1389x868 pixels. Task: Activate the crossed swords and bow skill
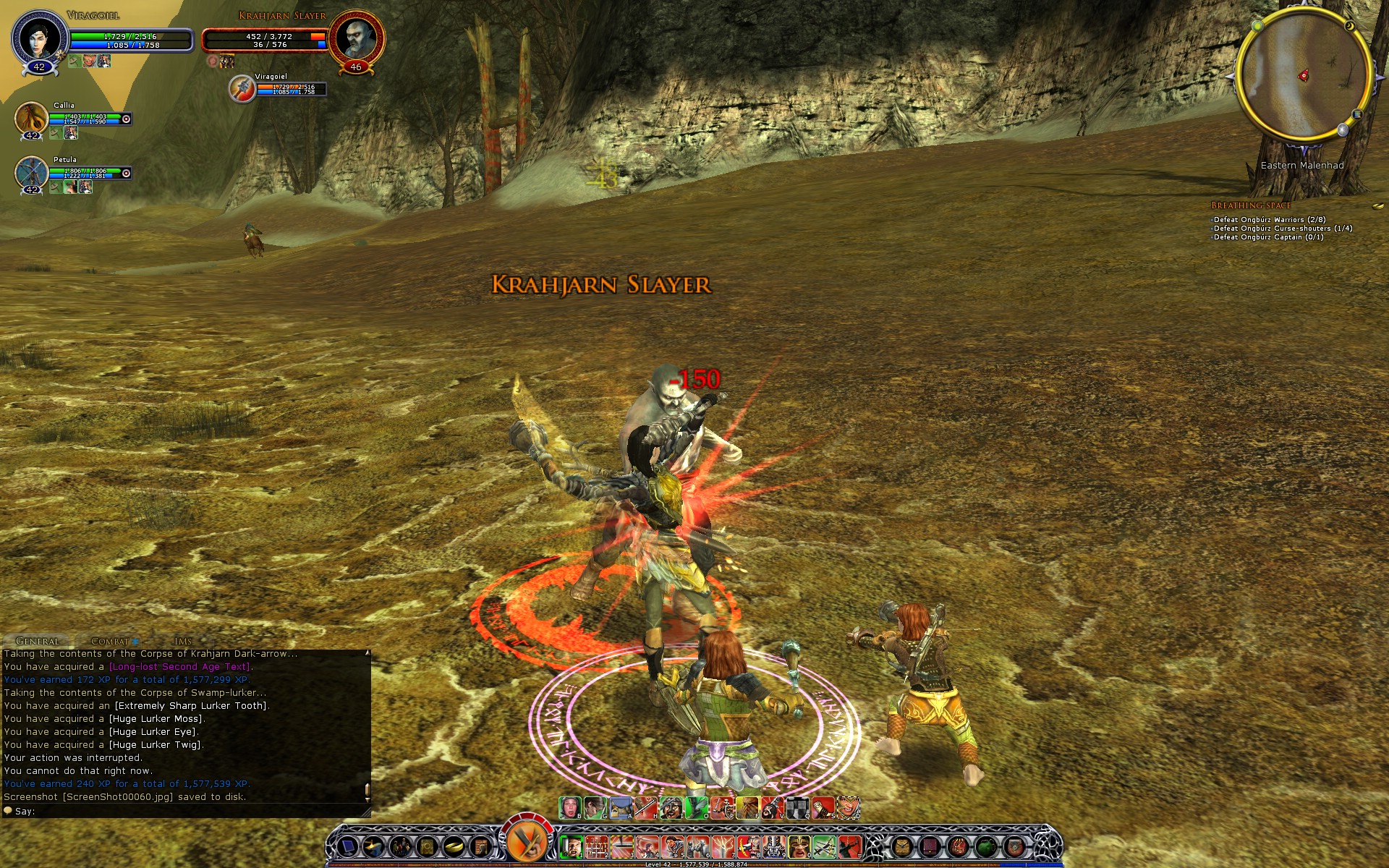click(x=824, y=846)
